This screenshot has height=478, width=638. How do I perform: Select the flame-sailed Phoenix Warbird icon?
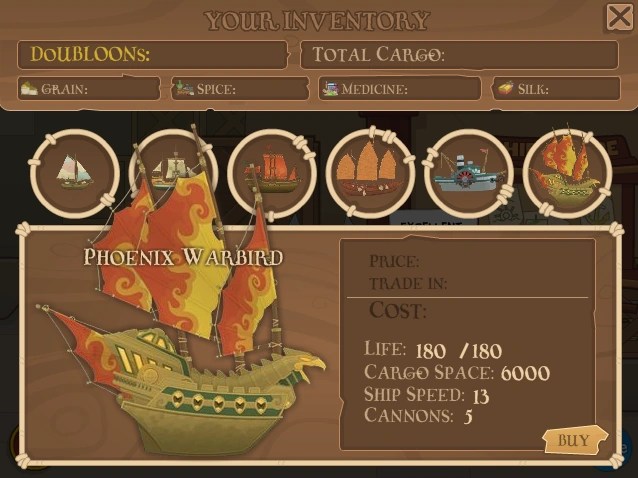tap(567, 172)
